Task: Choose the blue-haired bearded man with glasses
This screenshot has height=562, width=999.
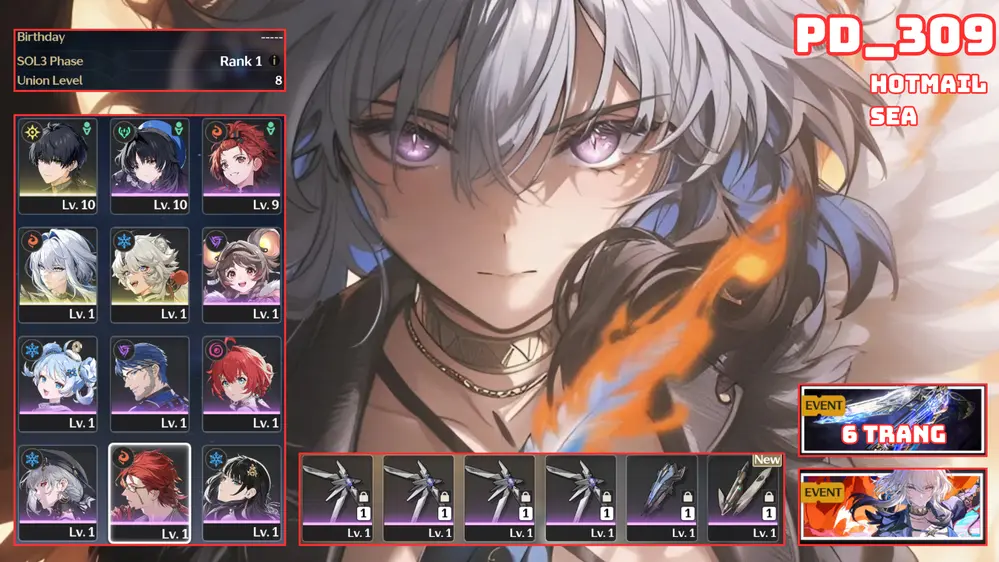Action: (x=150, y=384)
